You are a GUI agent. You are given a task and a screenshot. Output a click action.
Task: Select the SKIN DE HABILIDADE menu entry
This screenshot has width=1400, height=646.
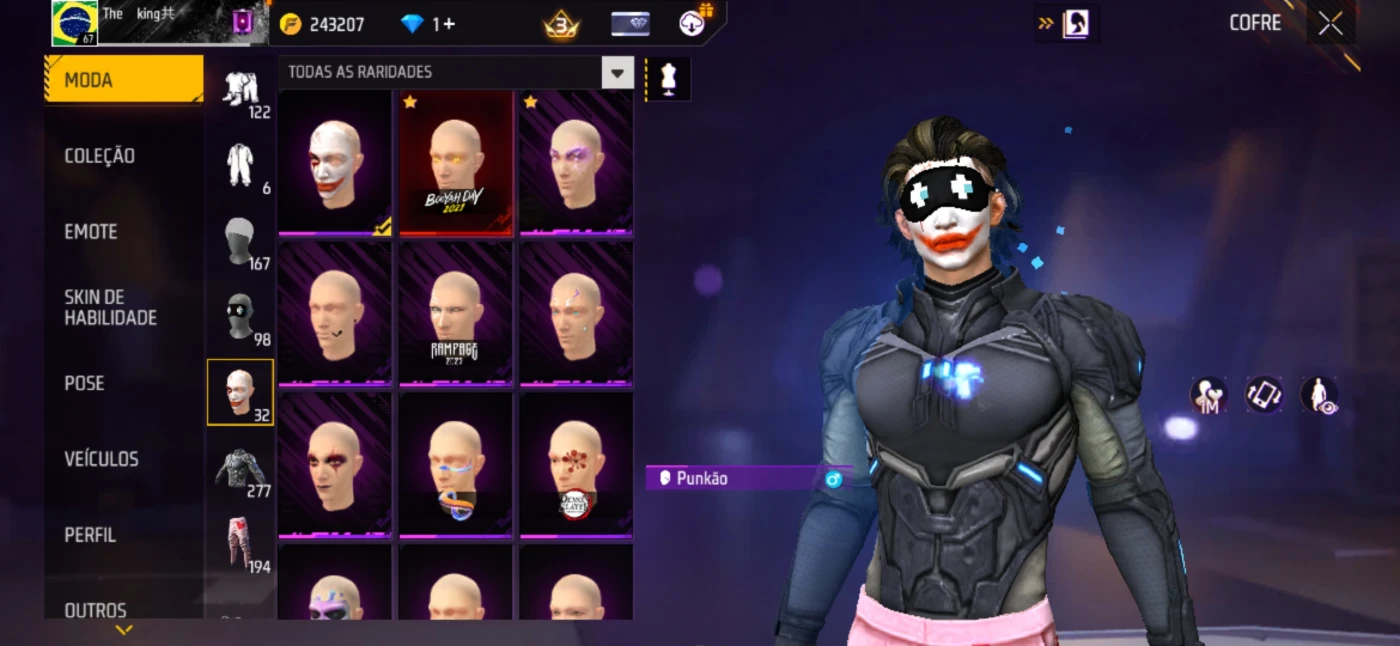[110, 307]
